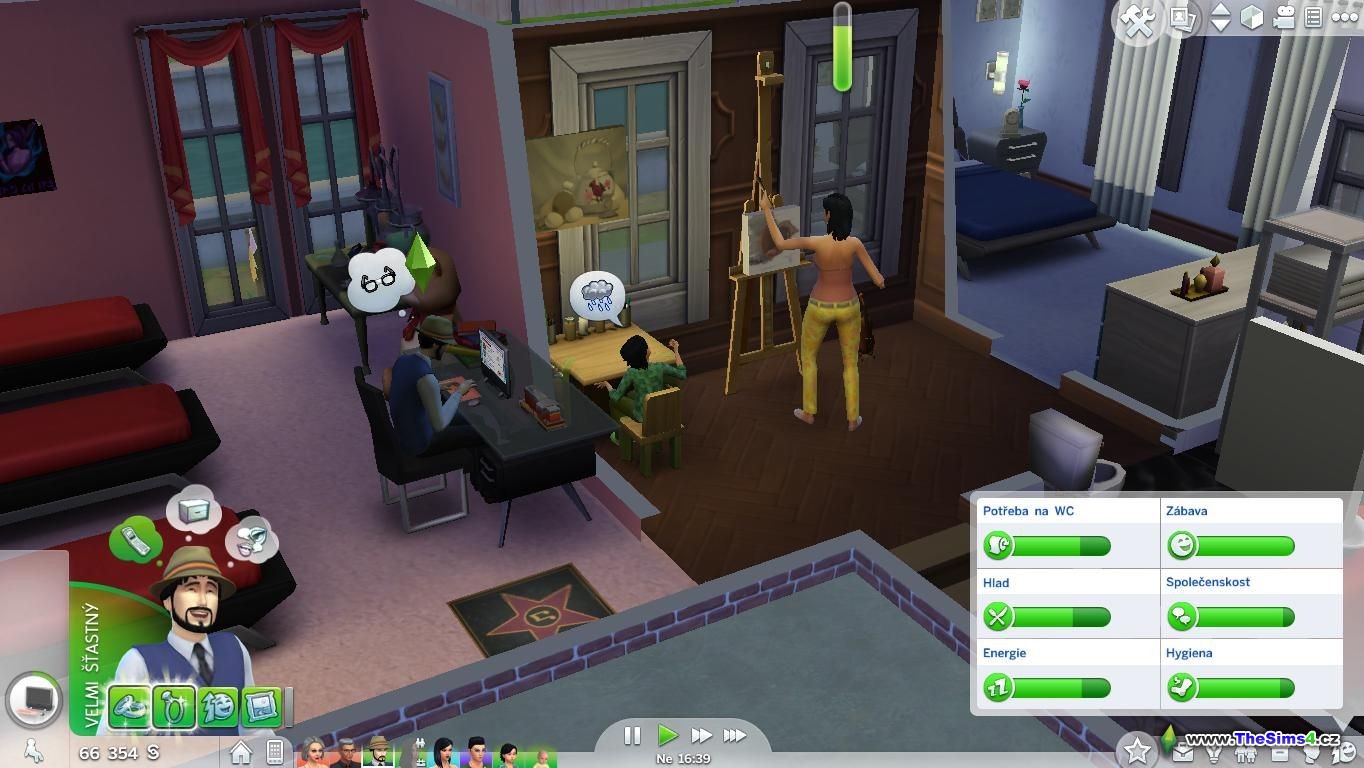This screenshot has height=768, width=1364.
Task: Pause the game
Action: tap(632, 736)
